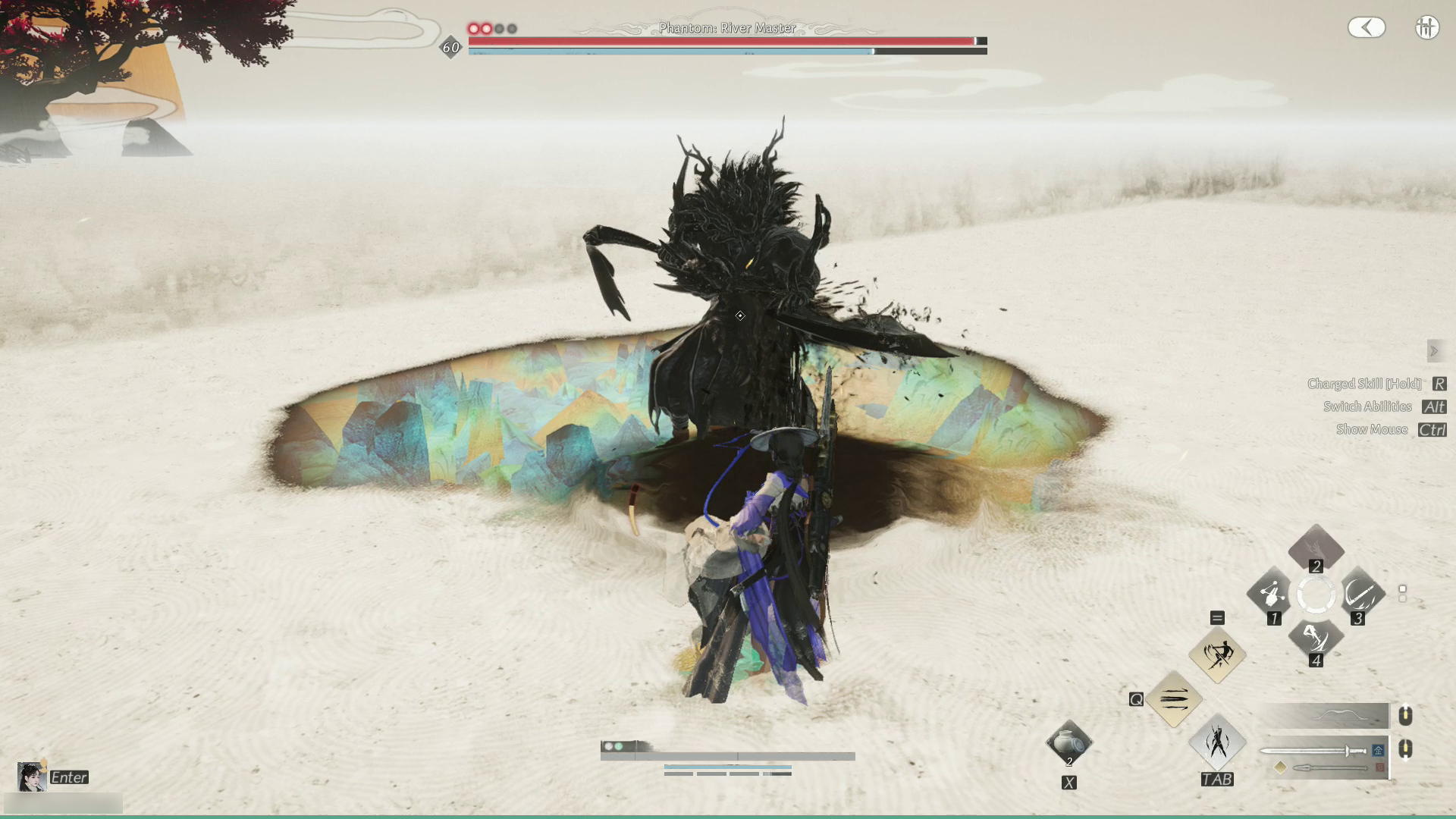Open chat via the character portrait
Screen dimensions: 1456x819
tap(31, 777)
